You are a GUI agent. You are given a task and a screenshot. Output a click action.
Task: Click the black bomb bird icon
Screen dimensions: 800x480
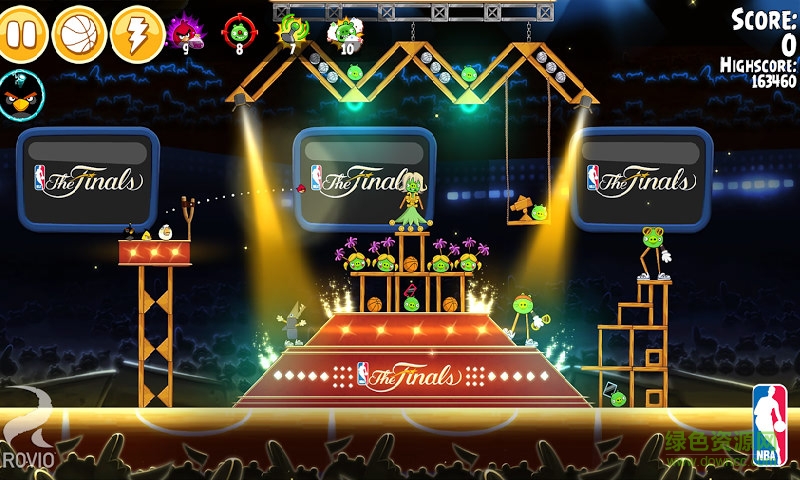click(x=21, y=96)
